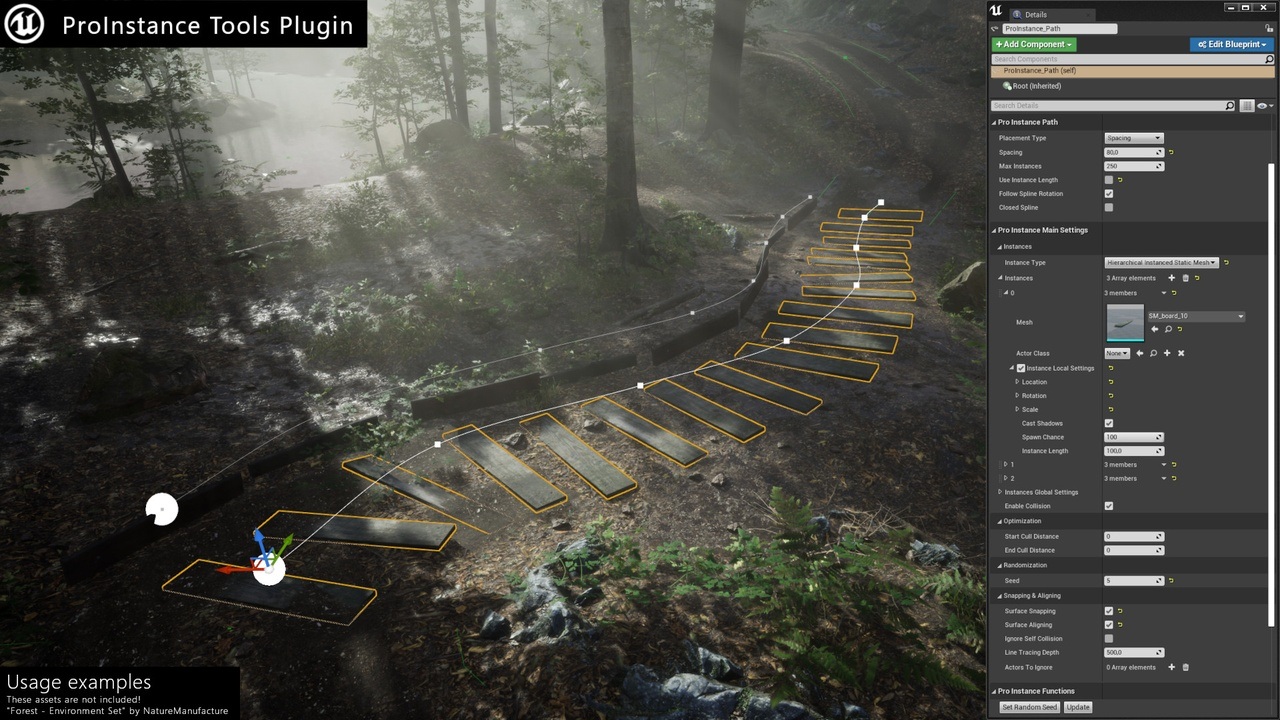Open the Add Component menu
The image size is (1280, 720).
pyautogui.click(x=1034, y=44)
